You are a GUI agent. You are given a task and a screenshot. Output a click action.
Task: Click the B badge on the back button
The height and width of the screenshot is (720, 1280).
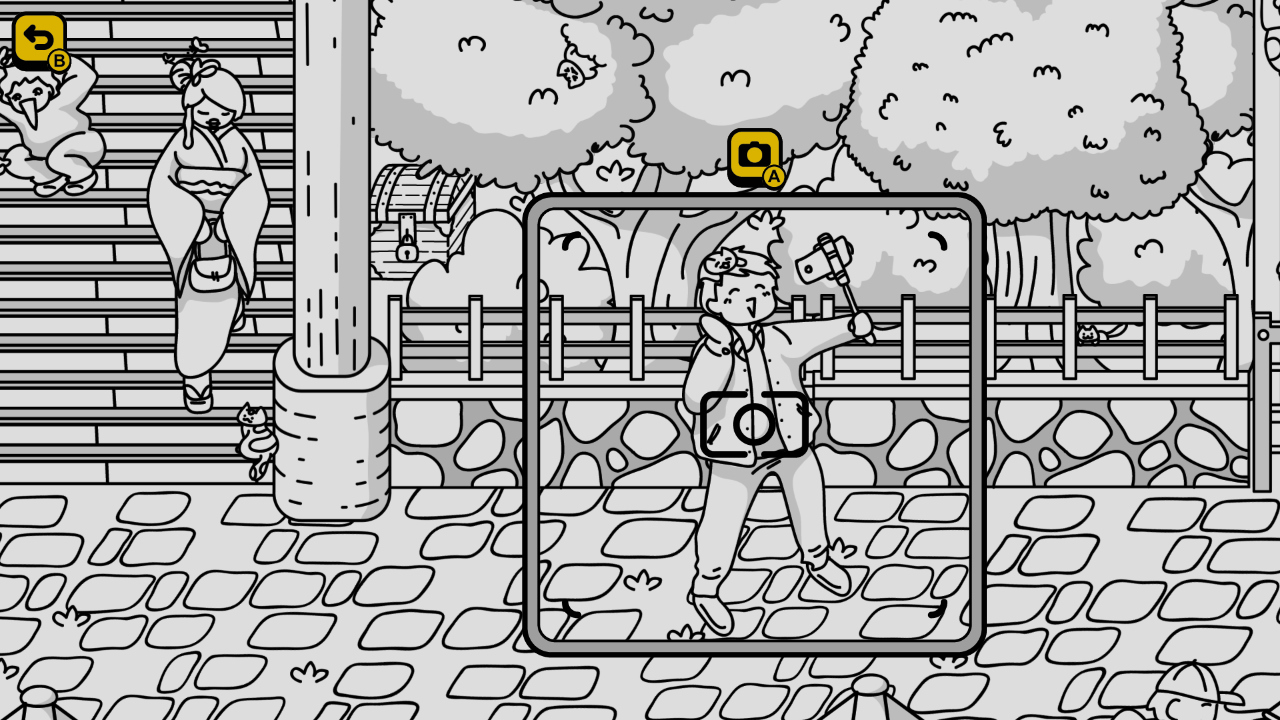pyautogui.click(x=57, y=60)
